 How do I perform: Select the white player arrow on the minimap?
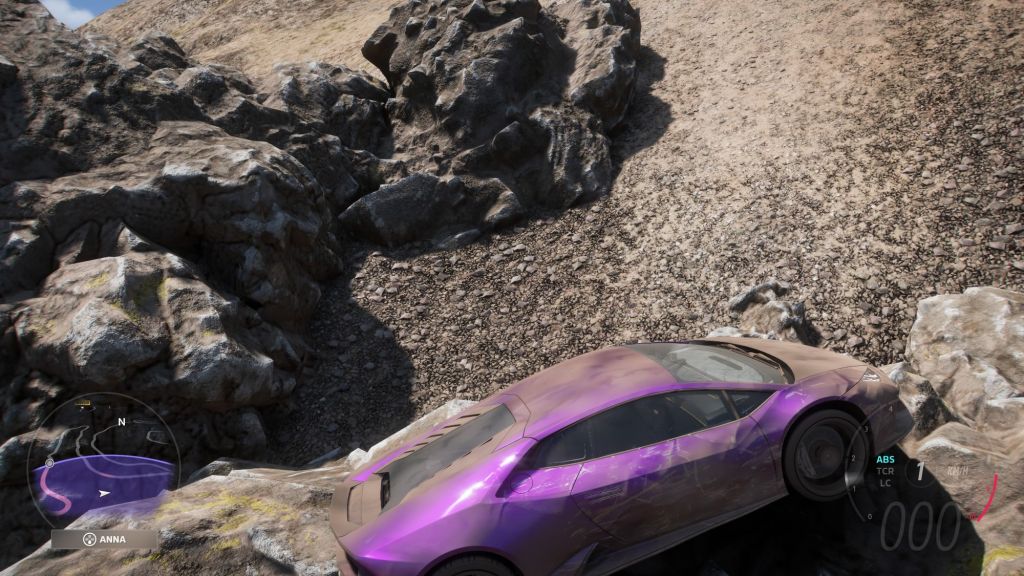point(104,493)
